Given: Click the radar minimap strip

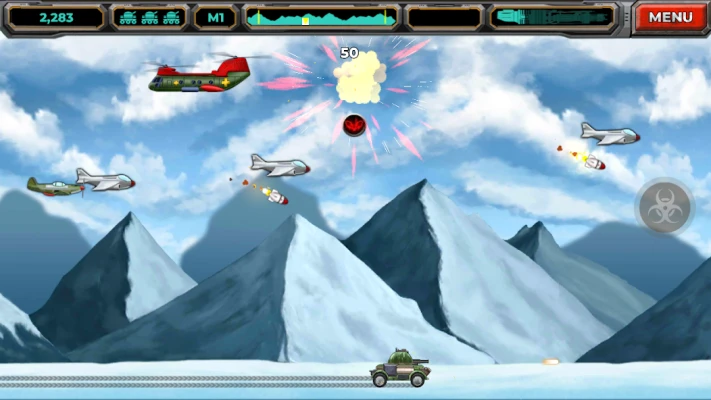Looking at the screenshot, I should pyautogui.click(x=321, y=17).
